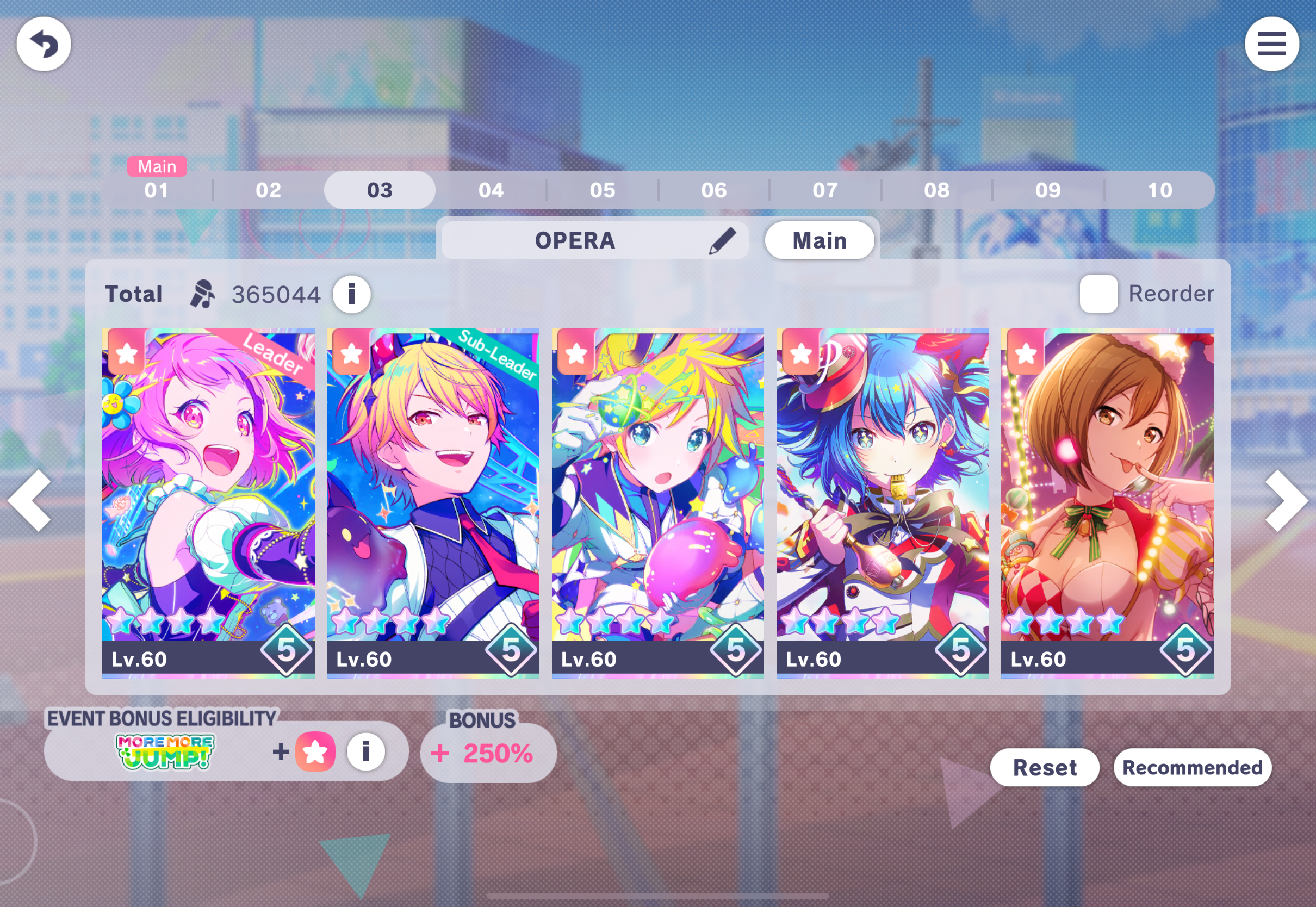Reset the team lineup
1316x907 pixels.
1045,767
